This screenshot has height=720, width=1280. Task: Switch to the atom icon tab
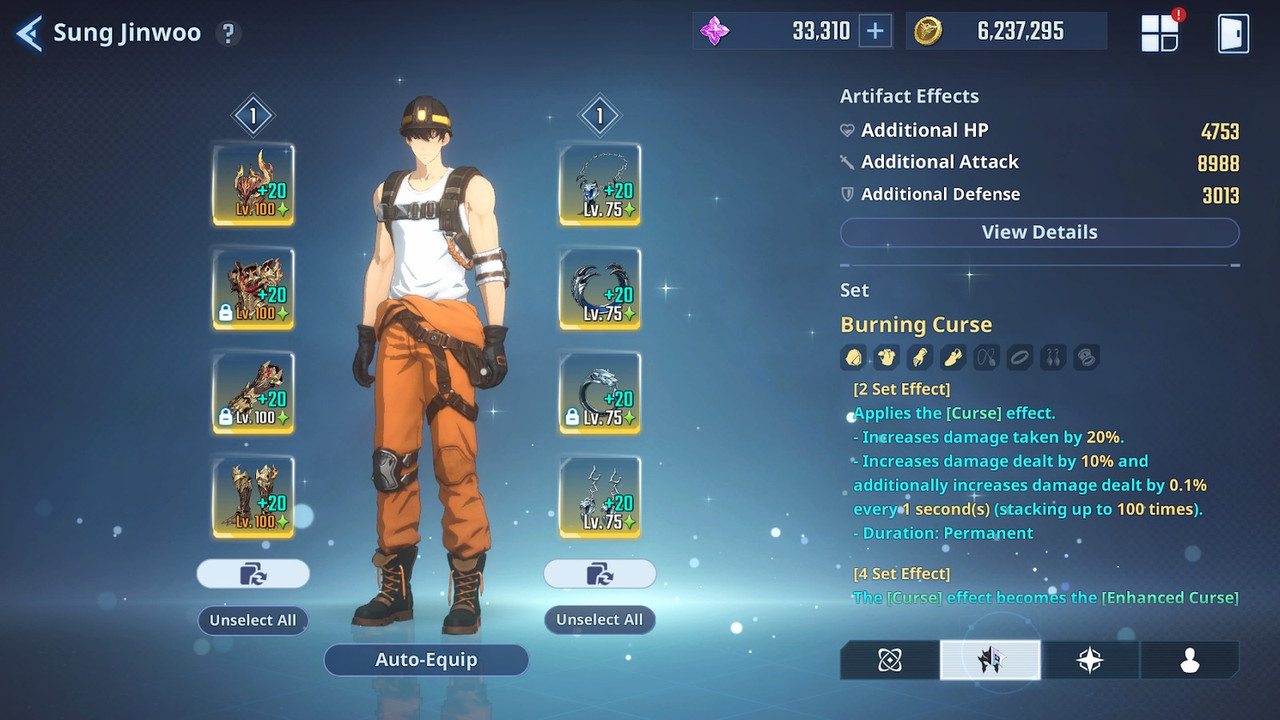coord(890,660)
